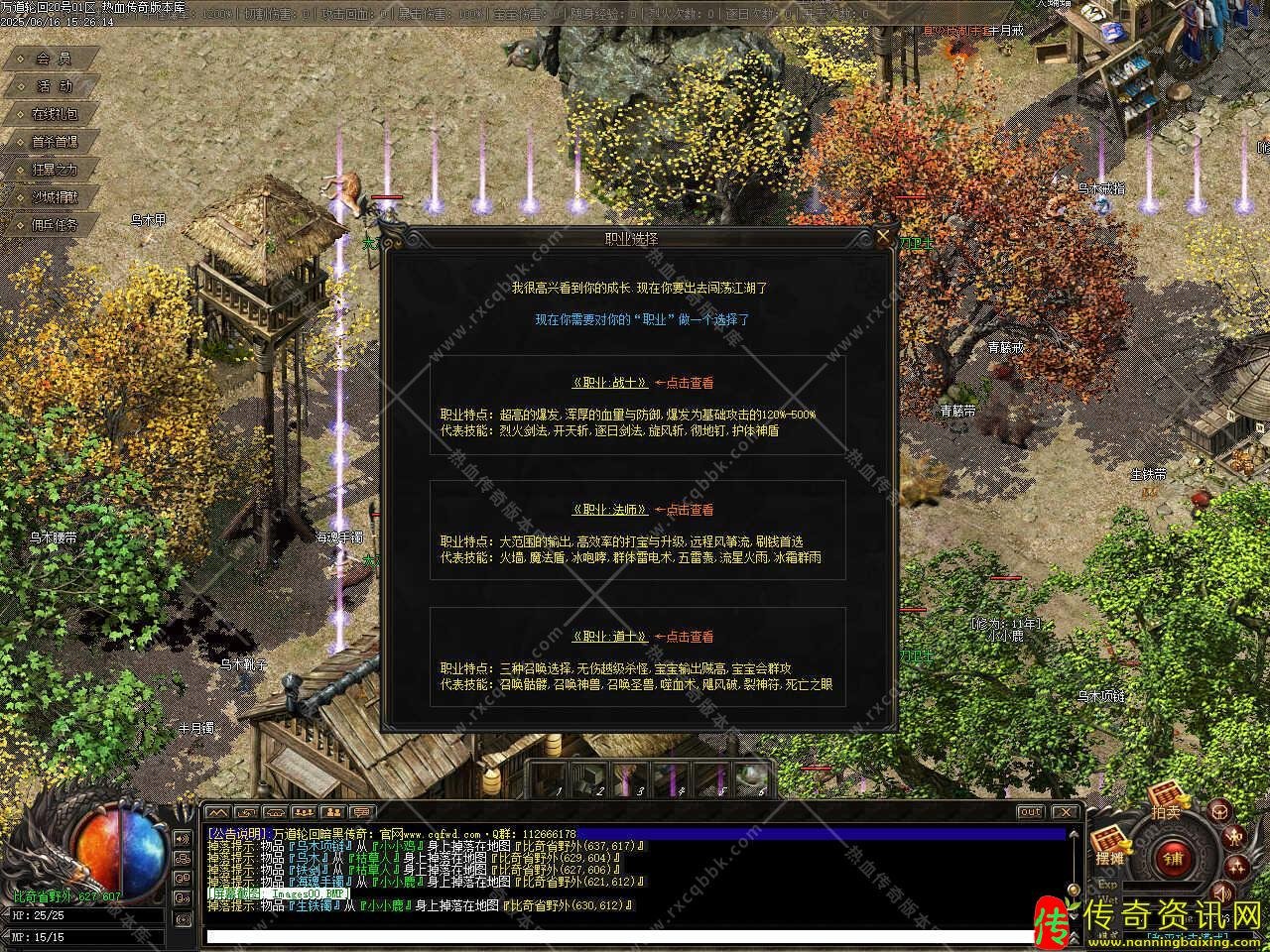Click the 'out' button above chat
This screenshot has width=1270, height=952.
(x=1030, y=812)
